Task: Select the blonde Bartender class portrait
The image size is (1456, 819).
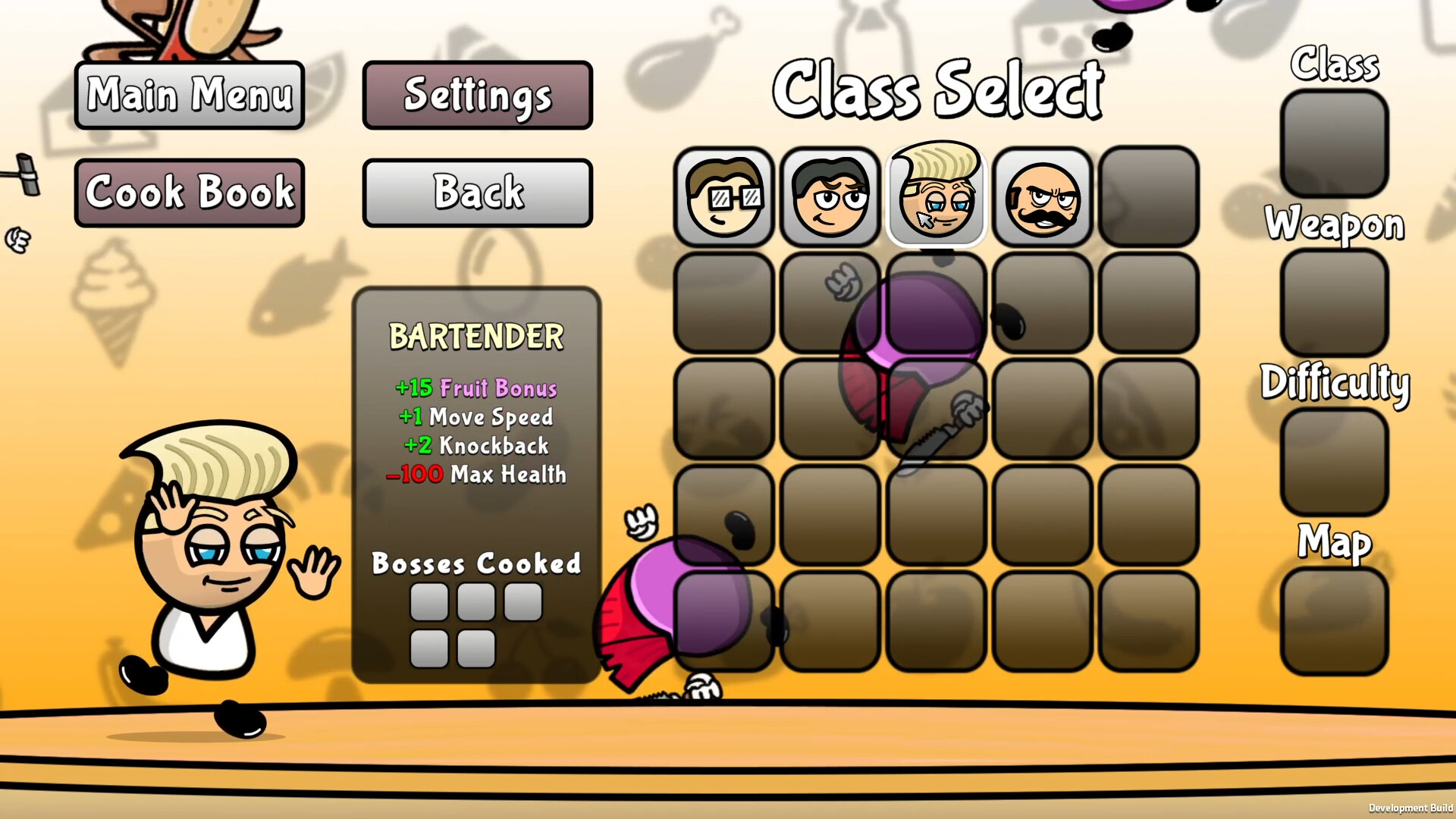Action: tap(937, 197)
